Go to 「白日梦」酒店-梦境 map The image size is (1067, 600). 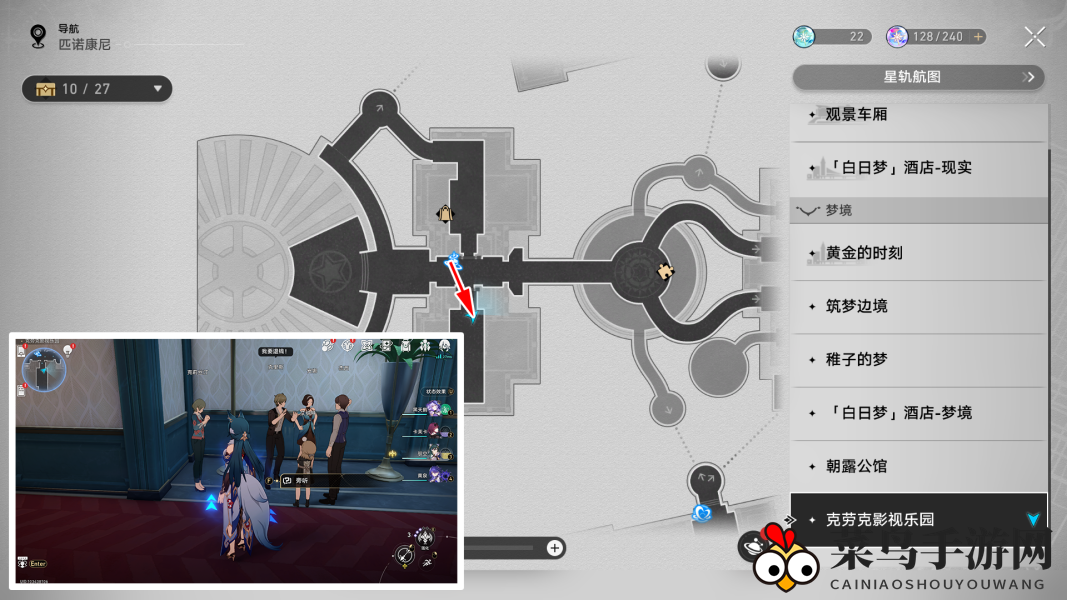coord(918,412)
